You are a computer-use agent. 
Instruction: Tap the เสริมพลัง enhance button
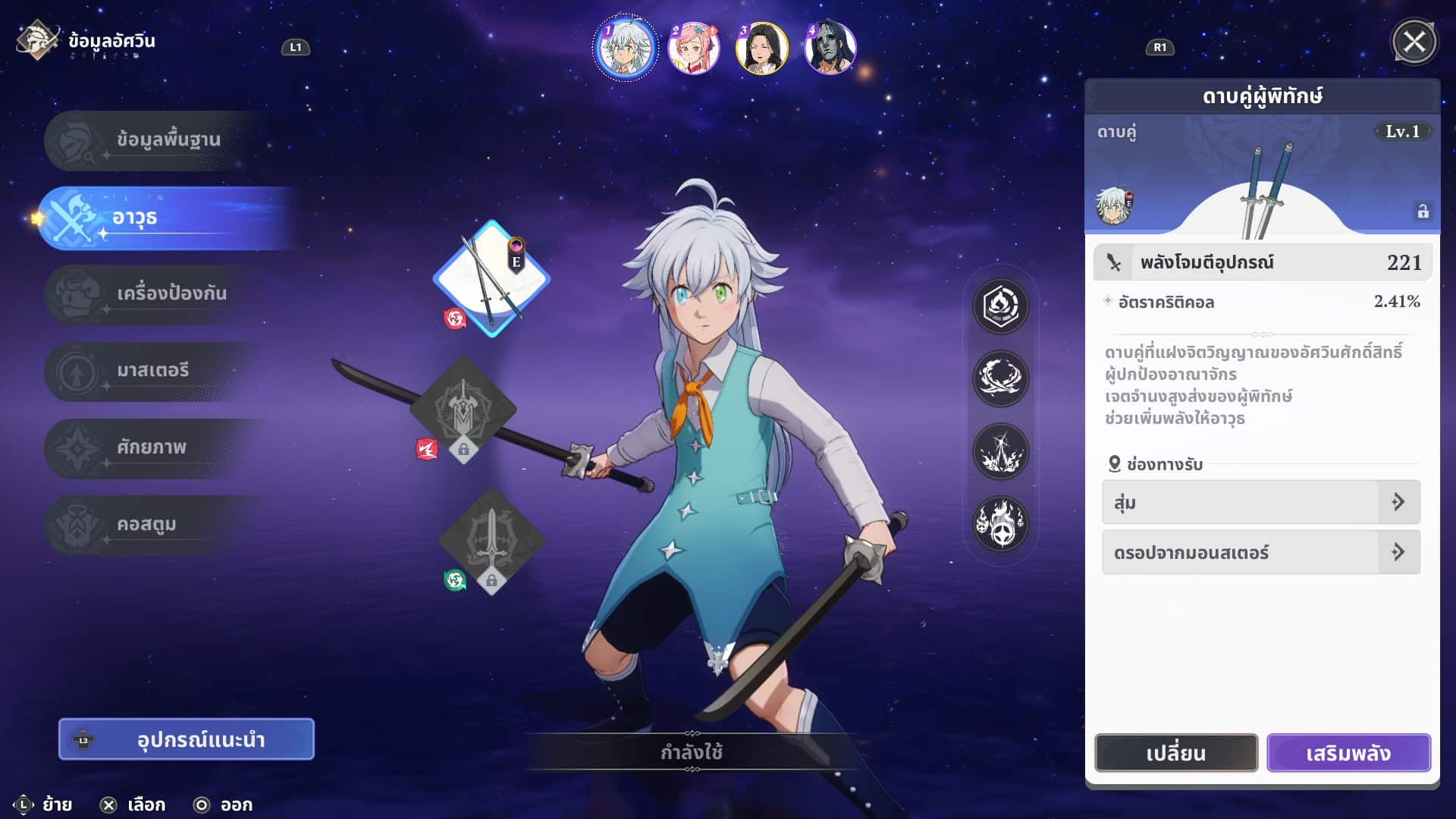point(1348,753)
